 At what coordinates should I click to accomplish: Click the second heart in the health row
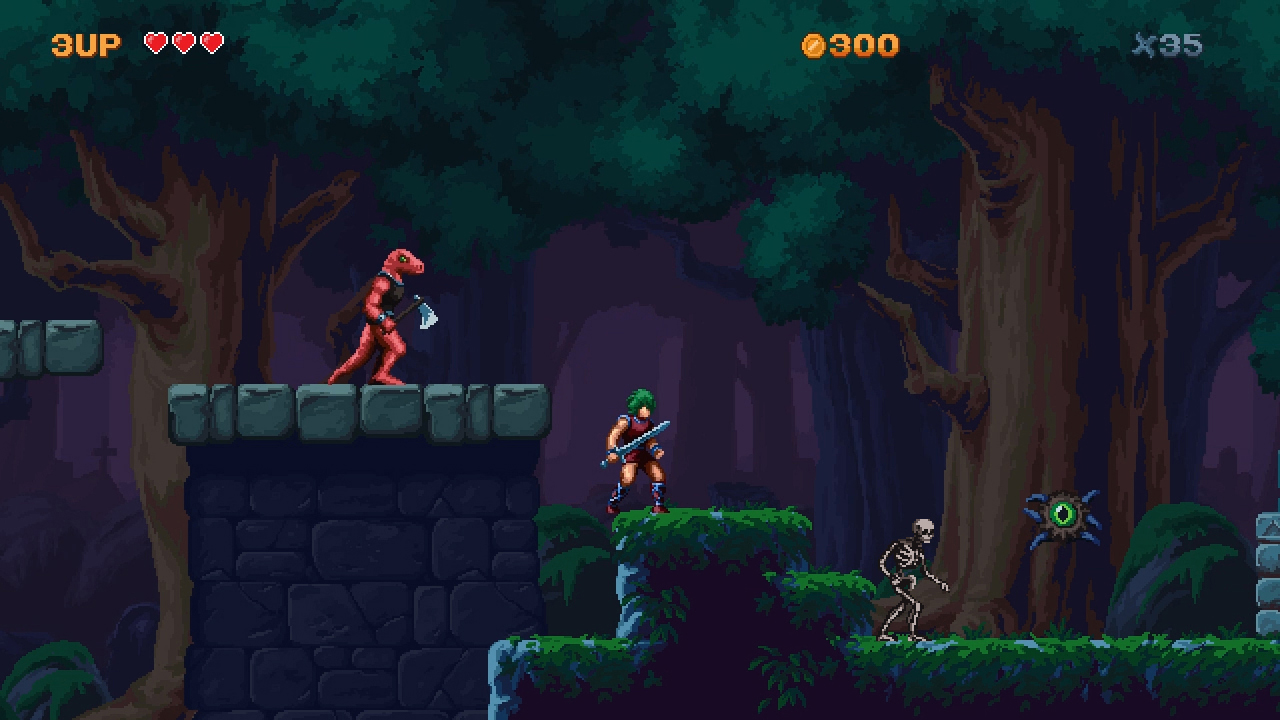pos(184,43)
